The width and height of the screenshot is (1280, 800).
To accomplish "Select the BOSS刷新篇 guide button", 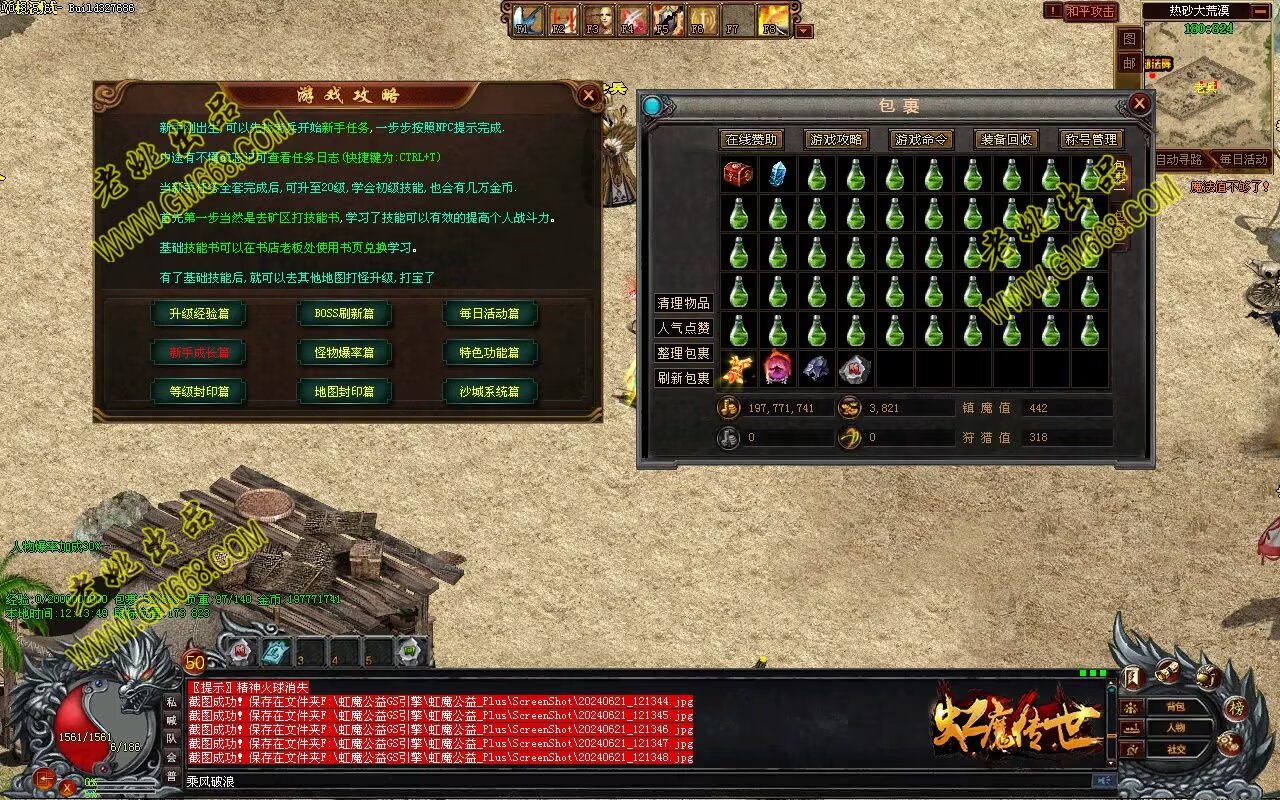I will [x=344, y=313].
